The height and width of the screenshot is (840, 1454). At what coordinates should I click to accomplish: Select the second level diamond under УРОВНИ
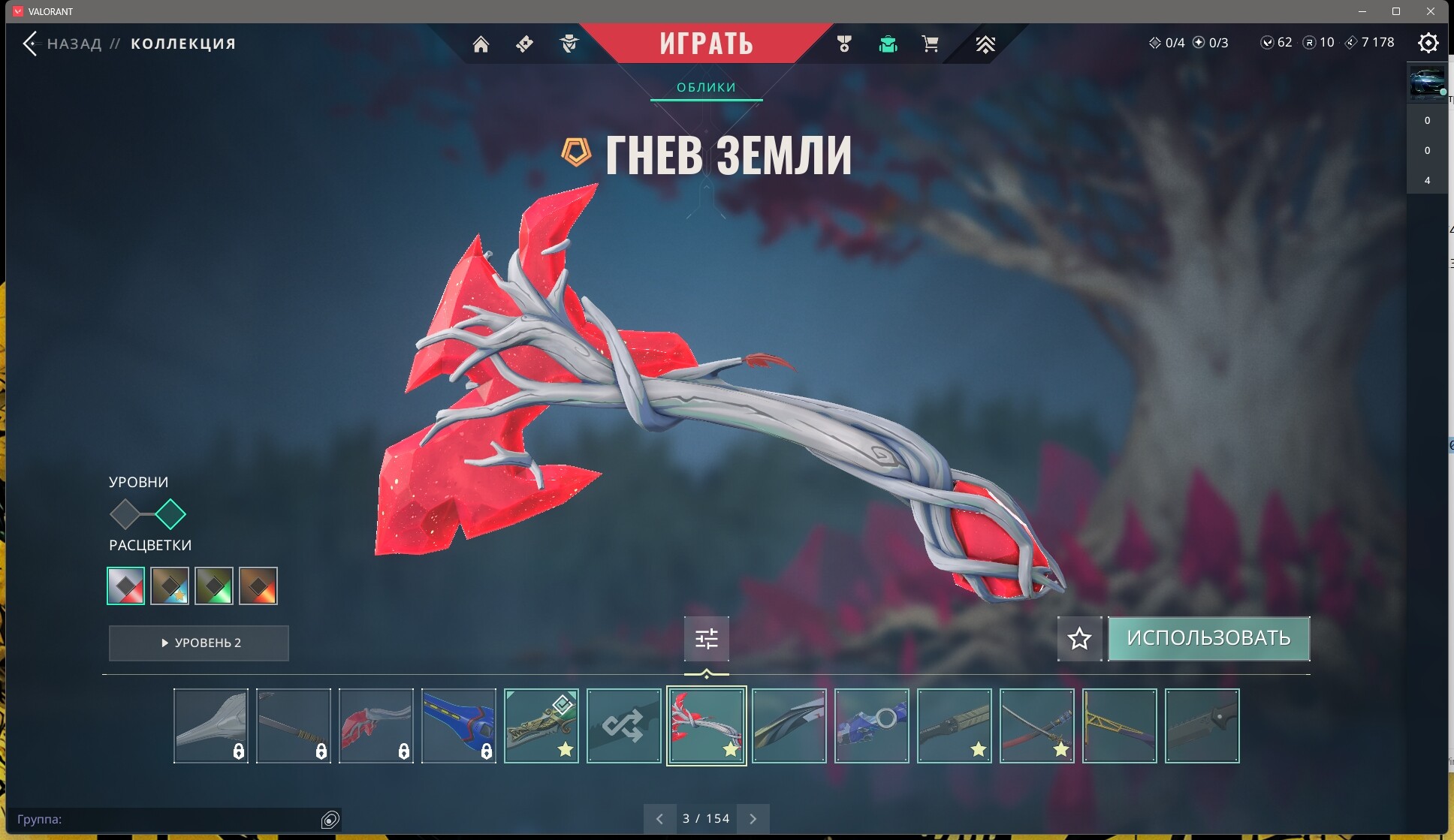pyautogui.click(x=171, y=515)
